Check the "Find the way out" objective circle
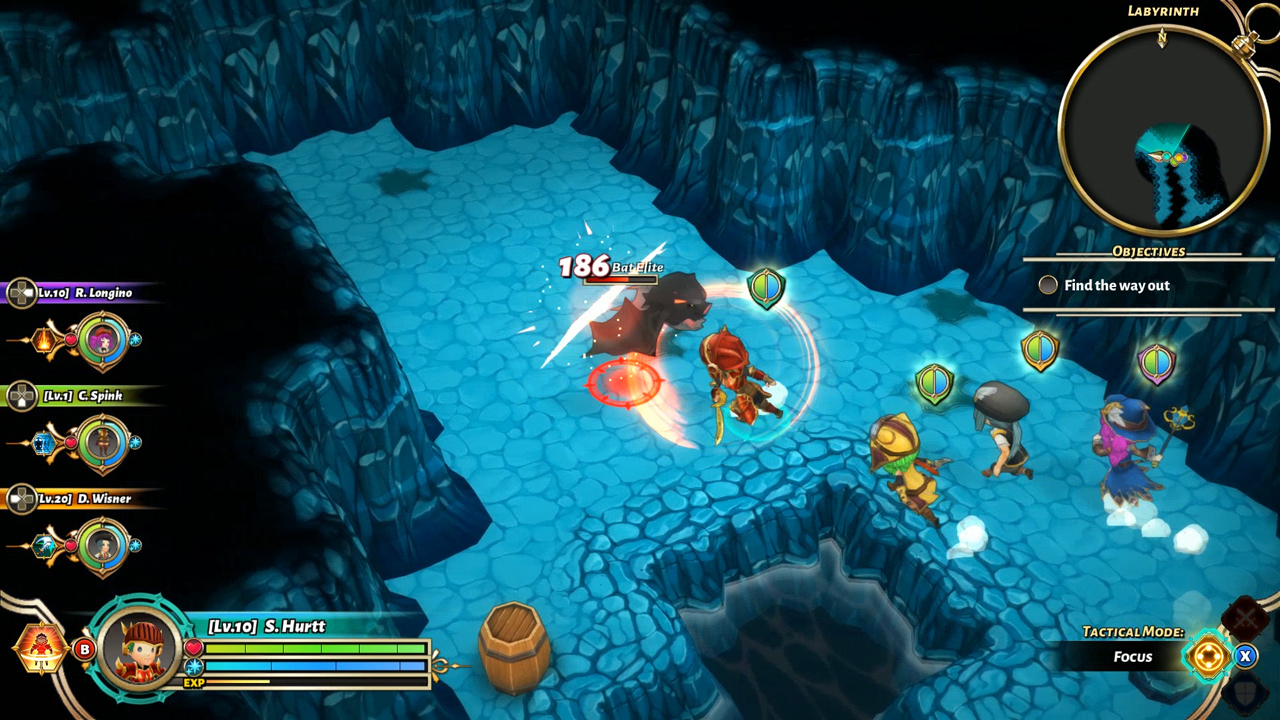 (x=1048, y=285)
